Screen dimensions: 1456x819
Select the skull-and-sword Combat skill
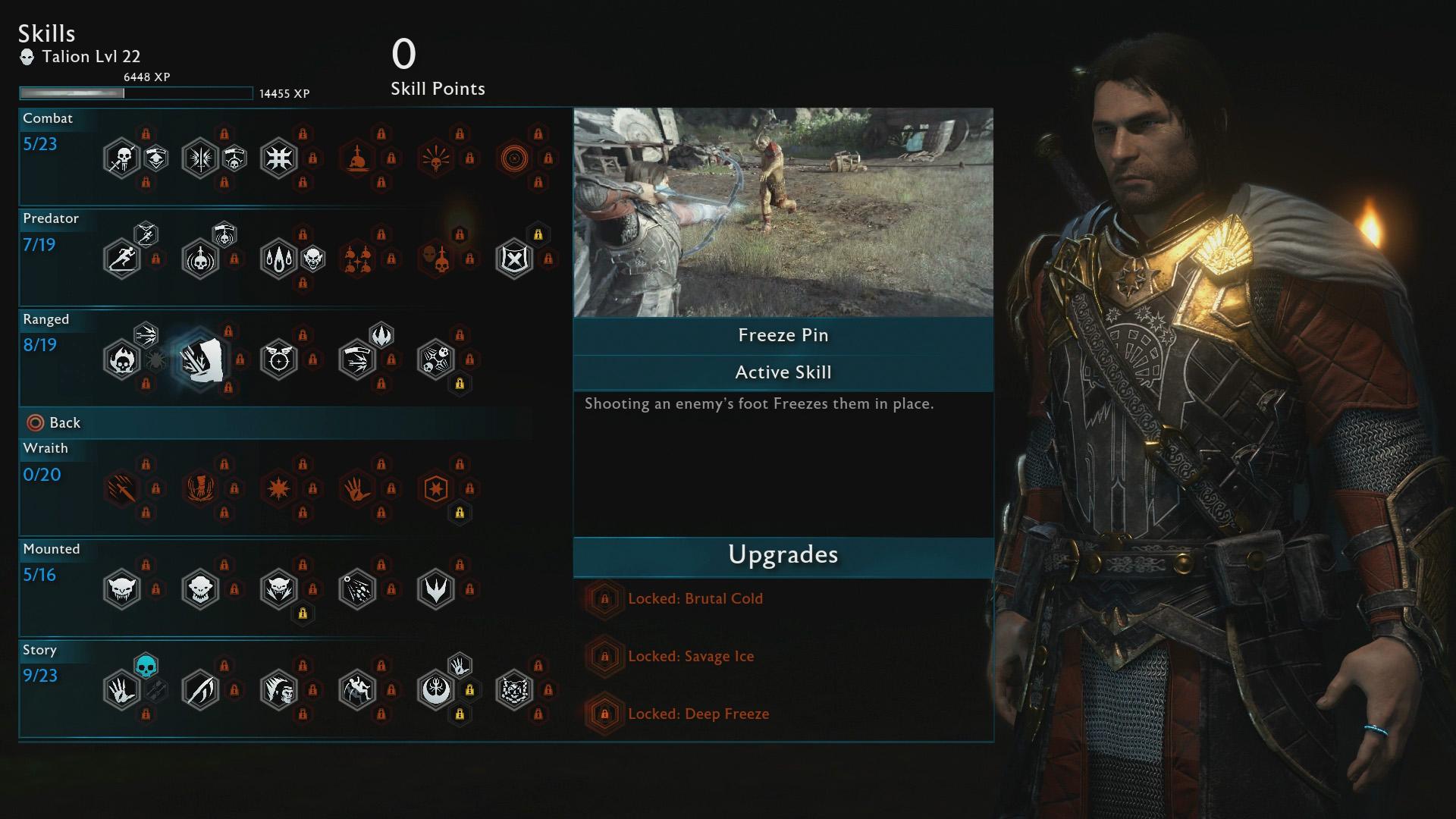point(121,158)
